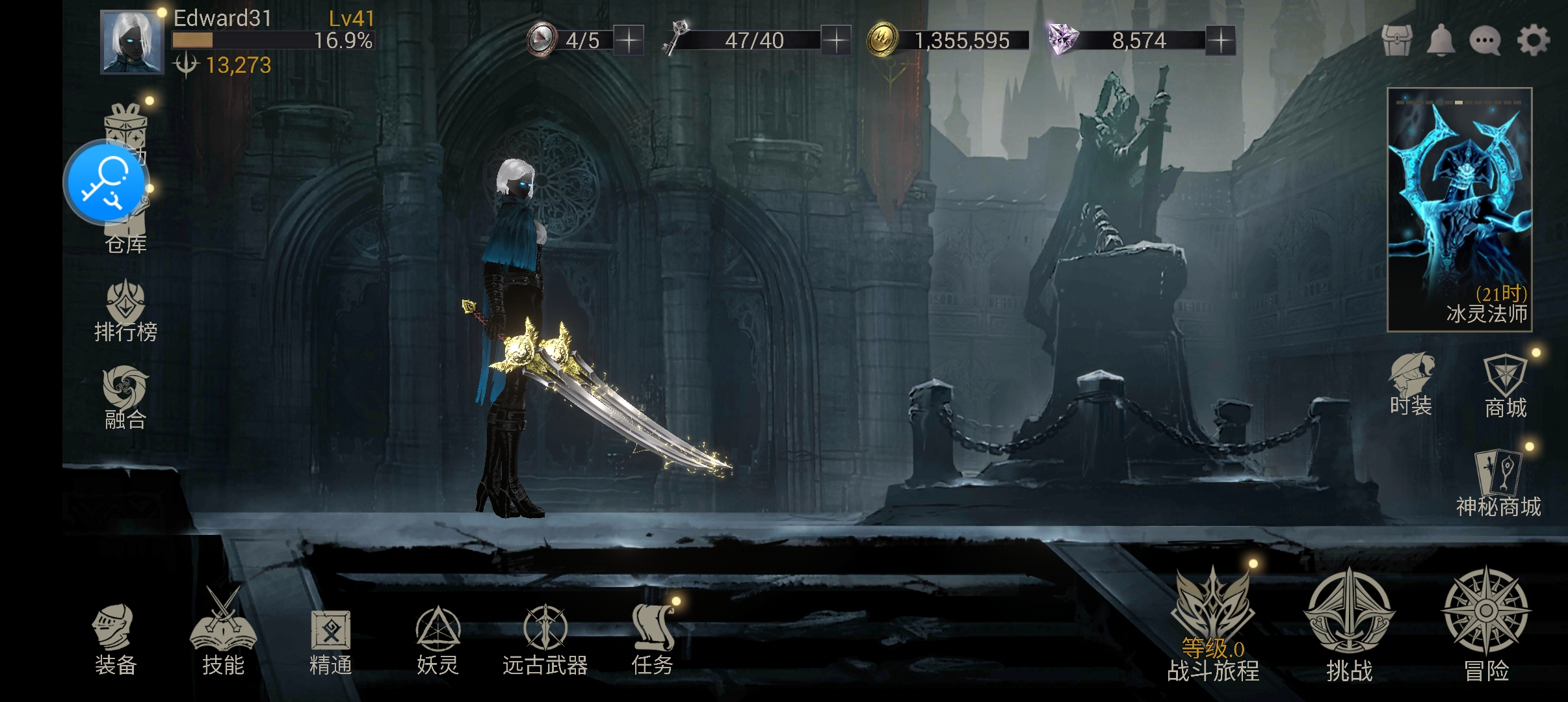The height and width of the screenshot is (702, 1568).
Task: Open the chat bubble icon
Action: click(1485, 40)
